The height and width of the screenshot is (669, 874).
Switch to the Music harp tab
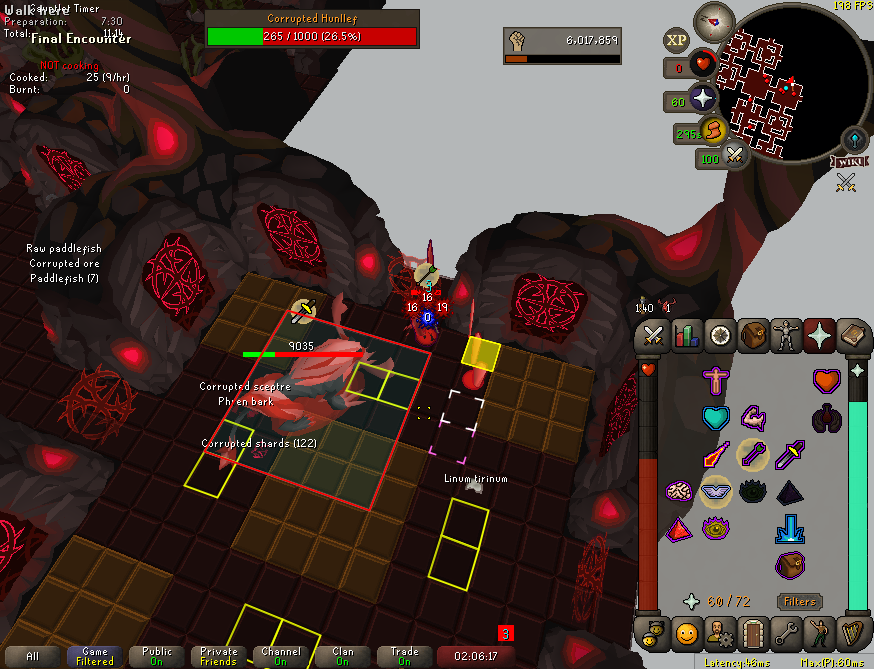coord(851,633)
